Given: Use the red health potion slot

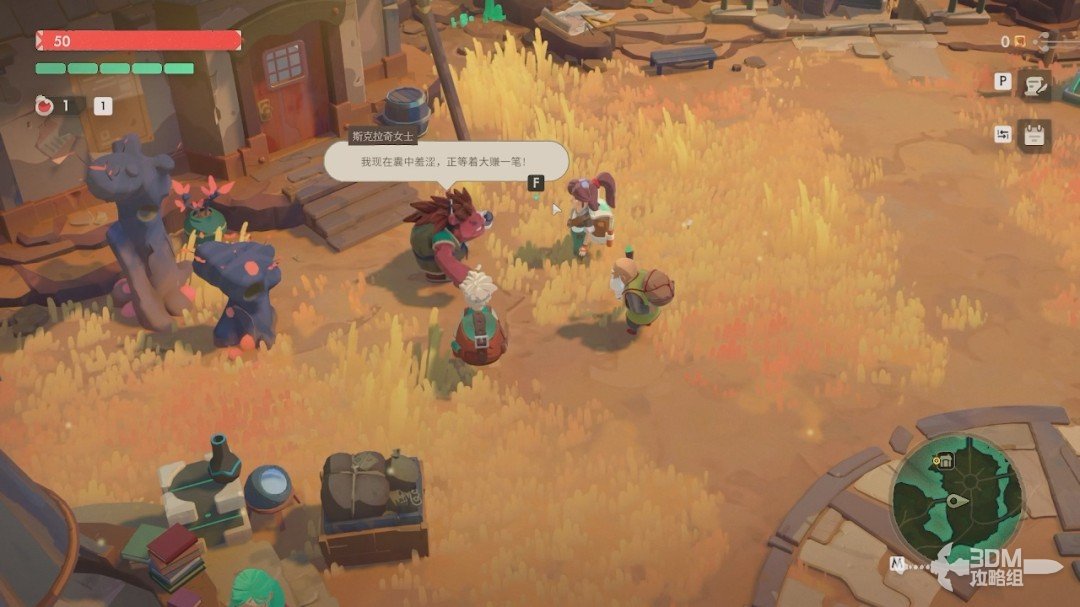Looking at the screenshot, I should coord(44,105).
